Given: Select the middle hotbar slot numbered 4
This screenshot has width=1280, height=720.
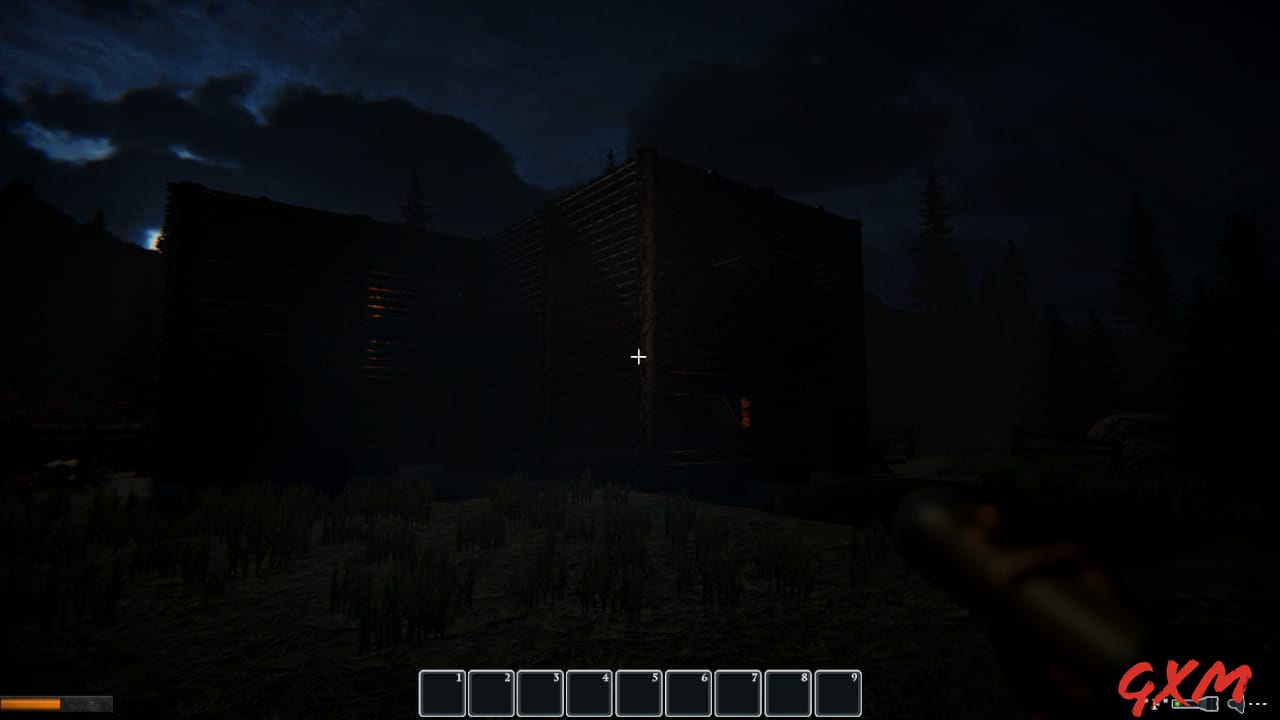Looking at the screenshot, I should click(589, 692).
